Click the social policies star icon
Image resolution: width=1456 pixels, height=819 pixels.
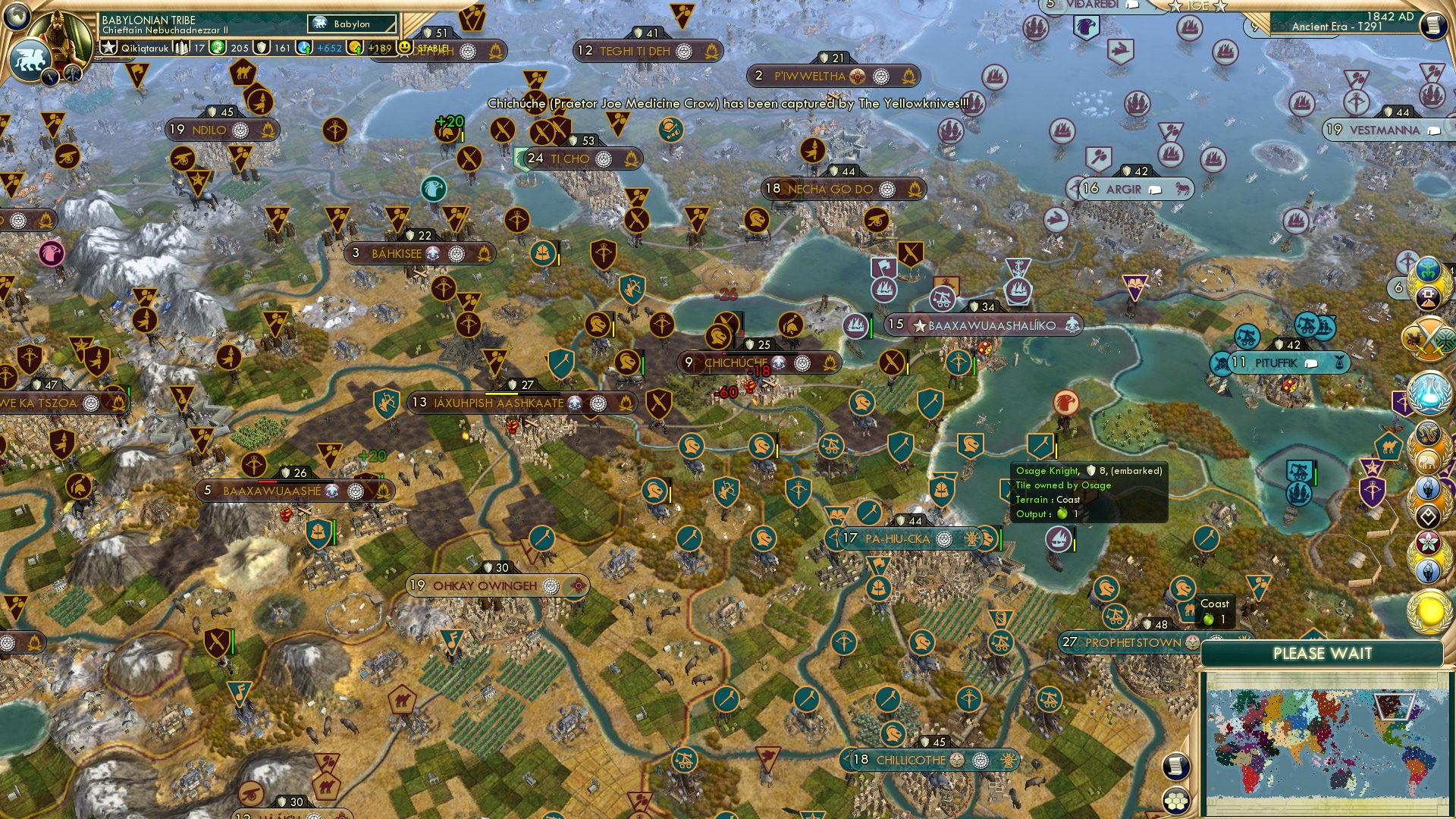[110, 47]
